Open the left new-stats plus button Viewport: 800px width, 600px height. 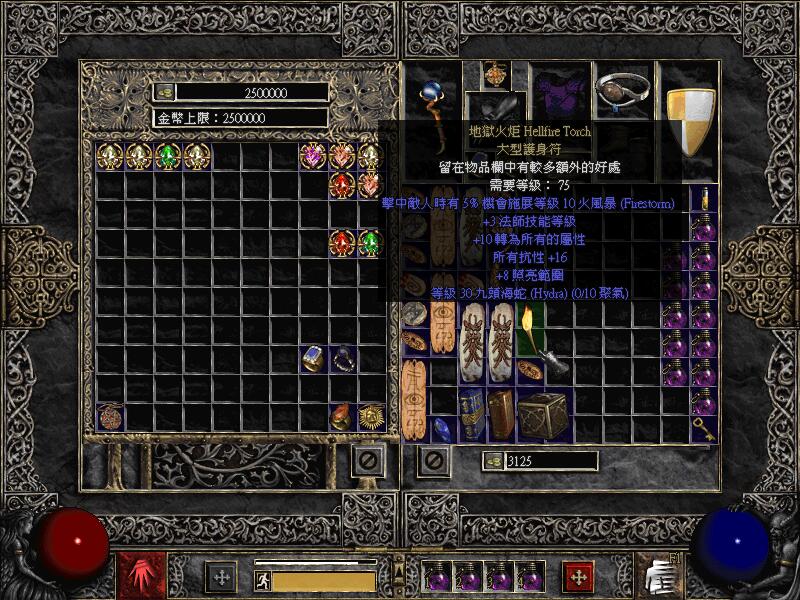click(221, 576)
